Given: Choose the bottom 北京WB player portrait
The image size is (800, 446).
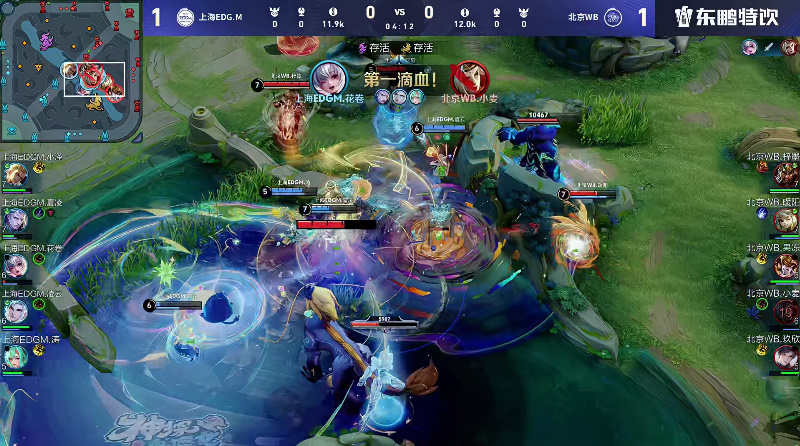Looking at the screenshot, I should pyautogui.click(x=785, y=357).
